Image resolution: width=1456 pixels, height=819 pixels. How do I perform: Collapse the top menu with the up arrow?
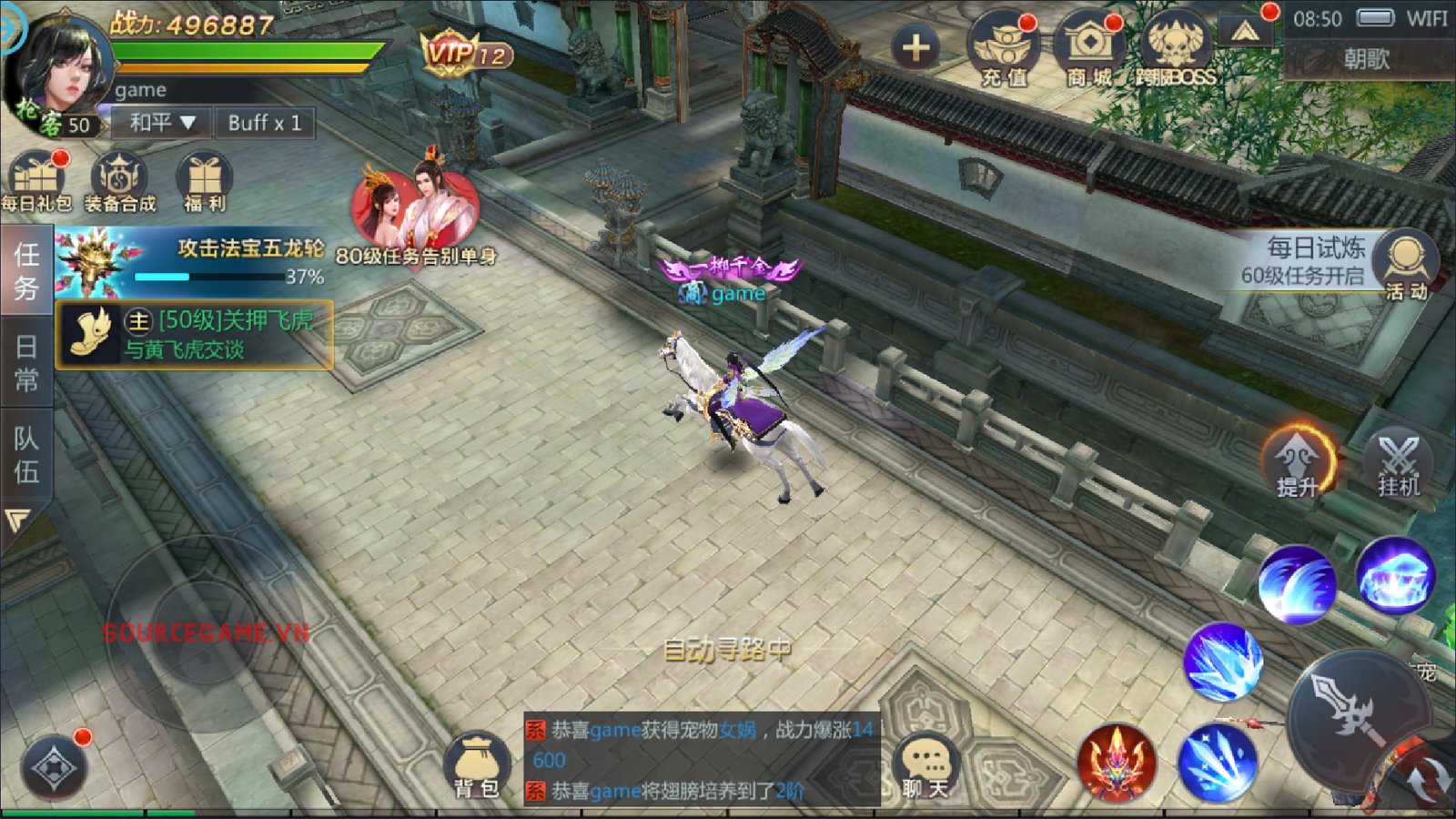pyautogui.click(x=1245, y=34)
